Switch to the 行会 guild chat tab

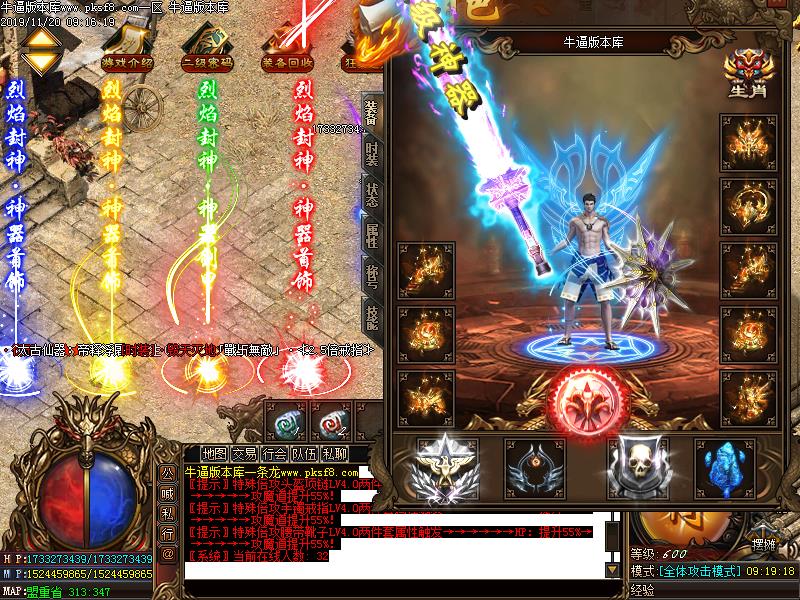(274, 453)
